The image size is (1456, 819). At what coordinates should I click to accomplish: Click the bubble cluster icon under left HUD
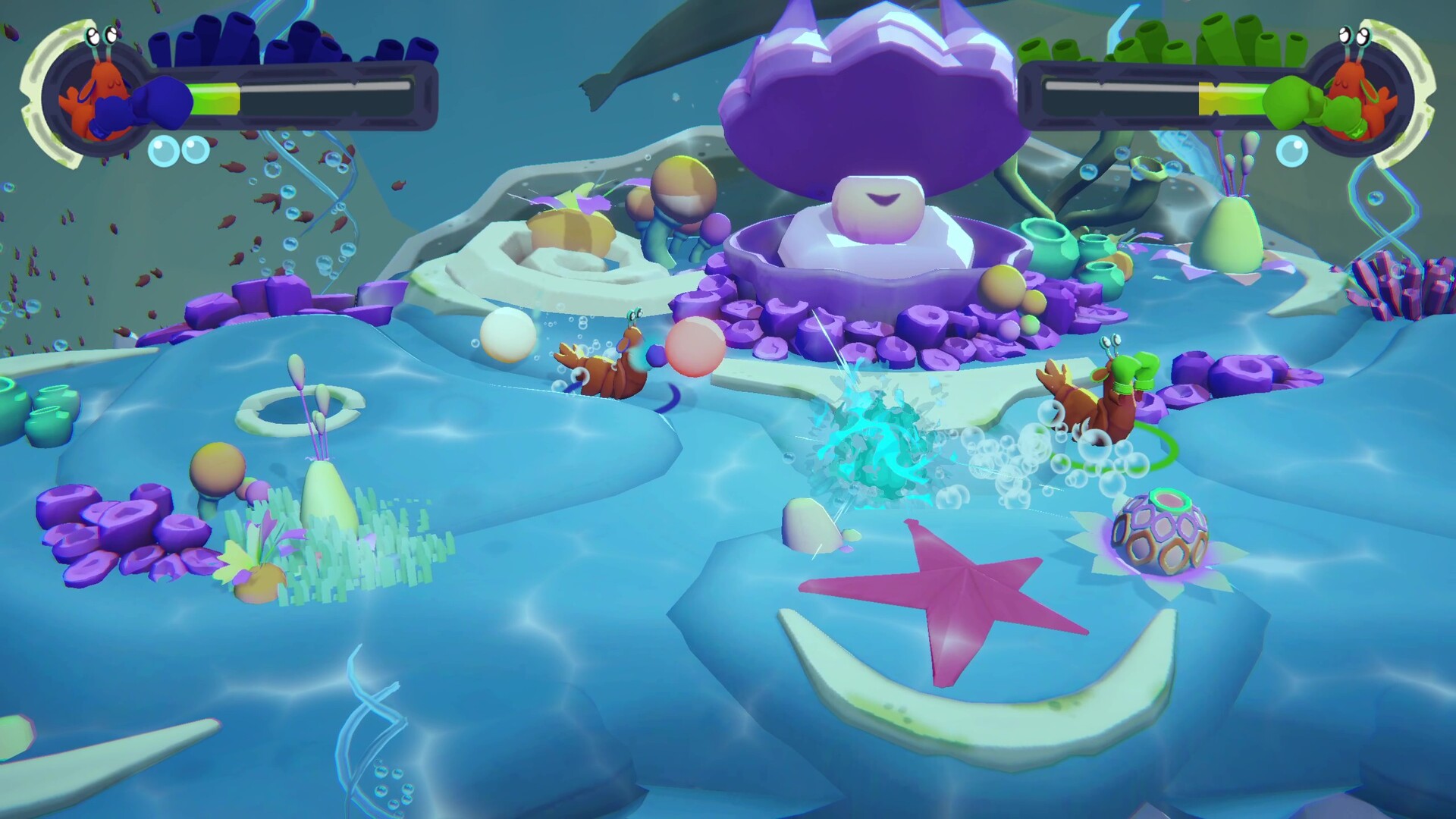(178, 152)
